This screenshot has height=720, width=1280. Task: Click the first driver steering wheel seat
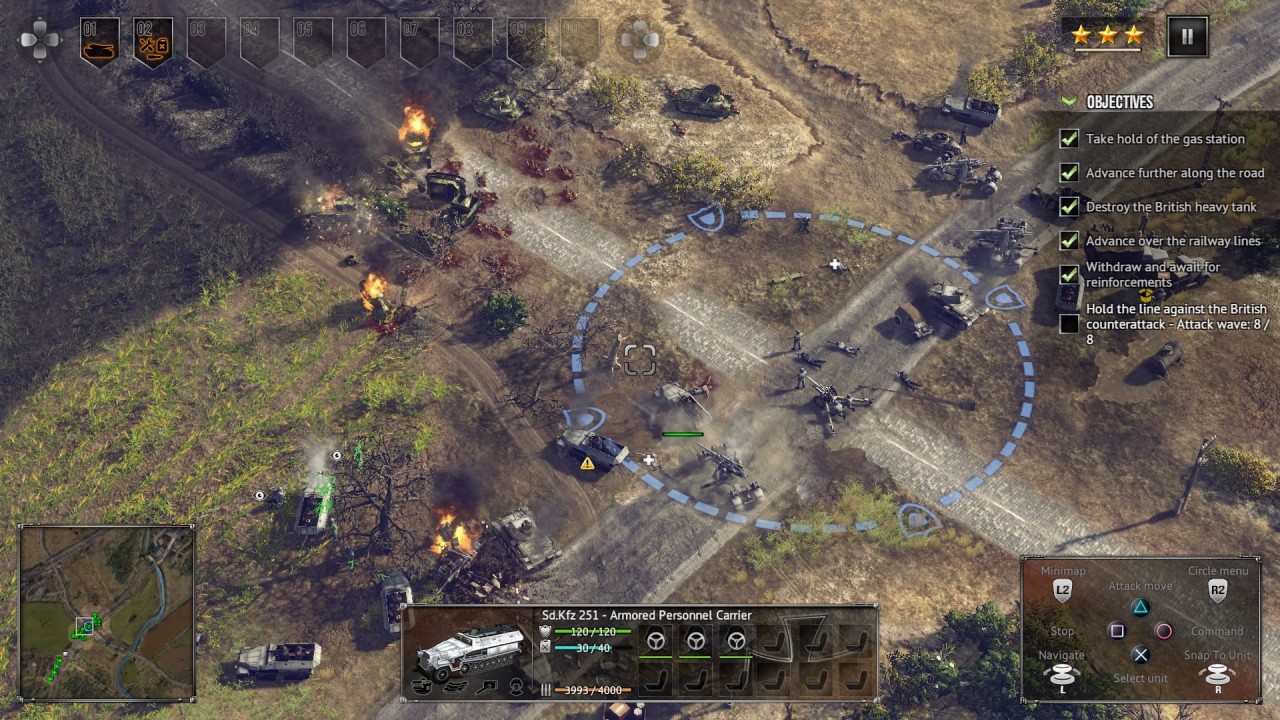coord(656,641)
